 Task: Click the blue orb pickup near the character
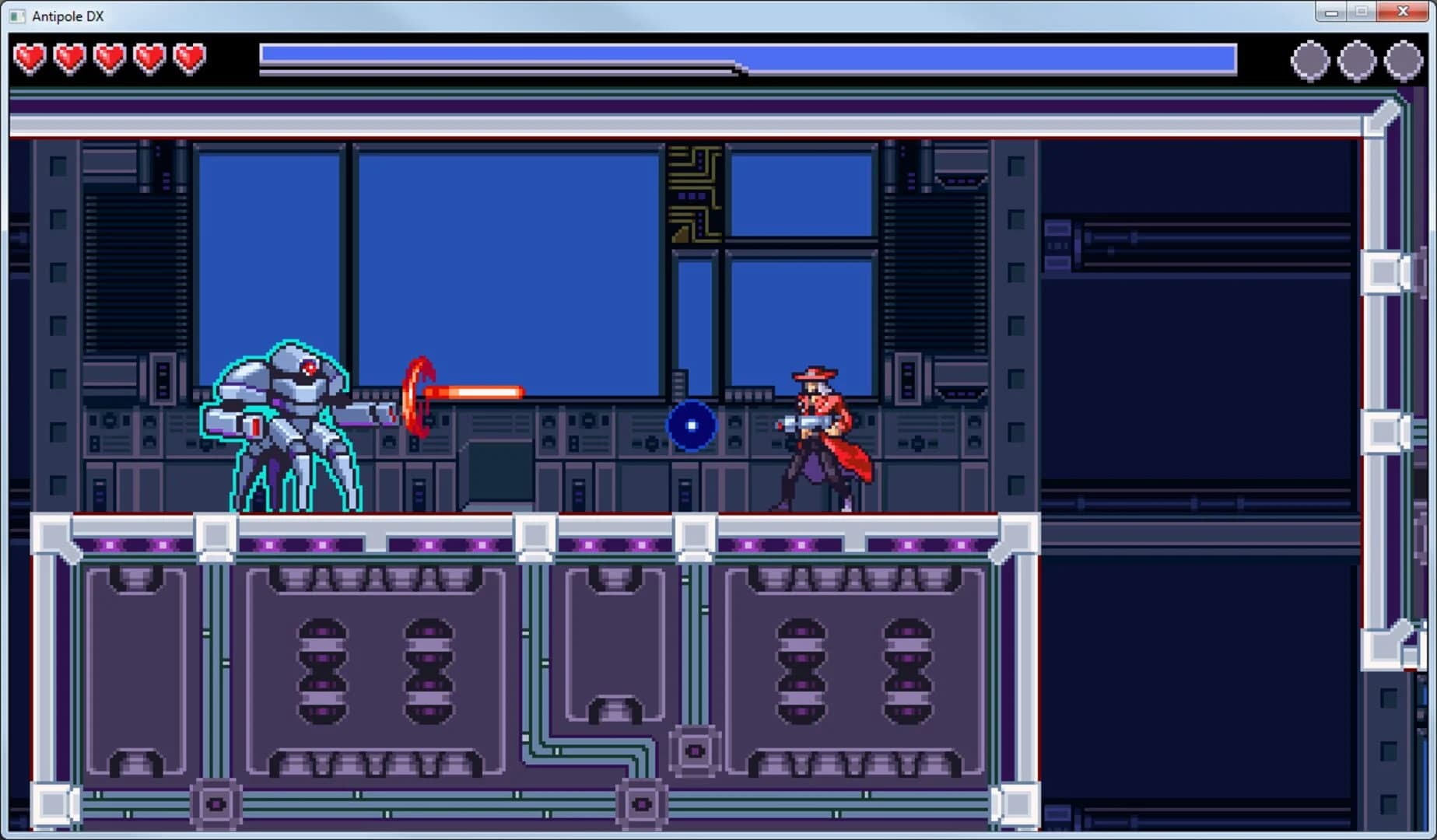(689, 425)
